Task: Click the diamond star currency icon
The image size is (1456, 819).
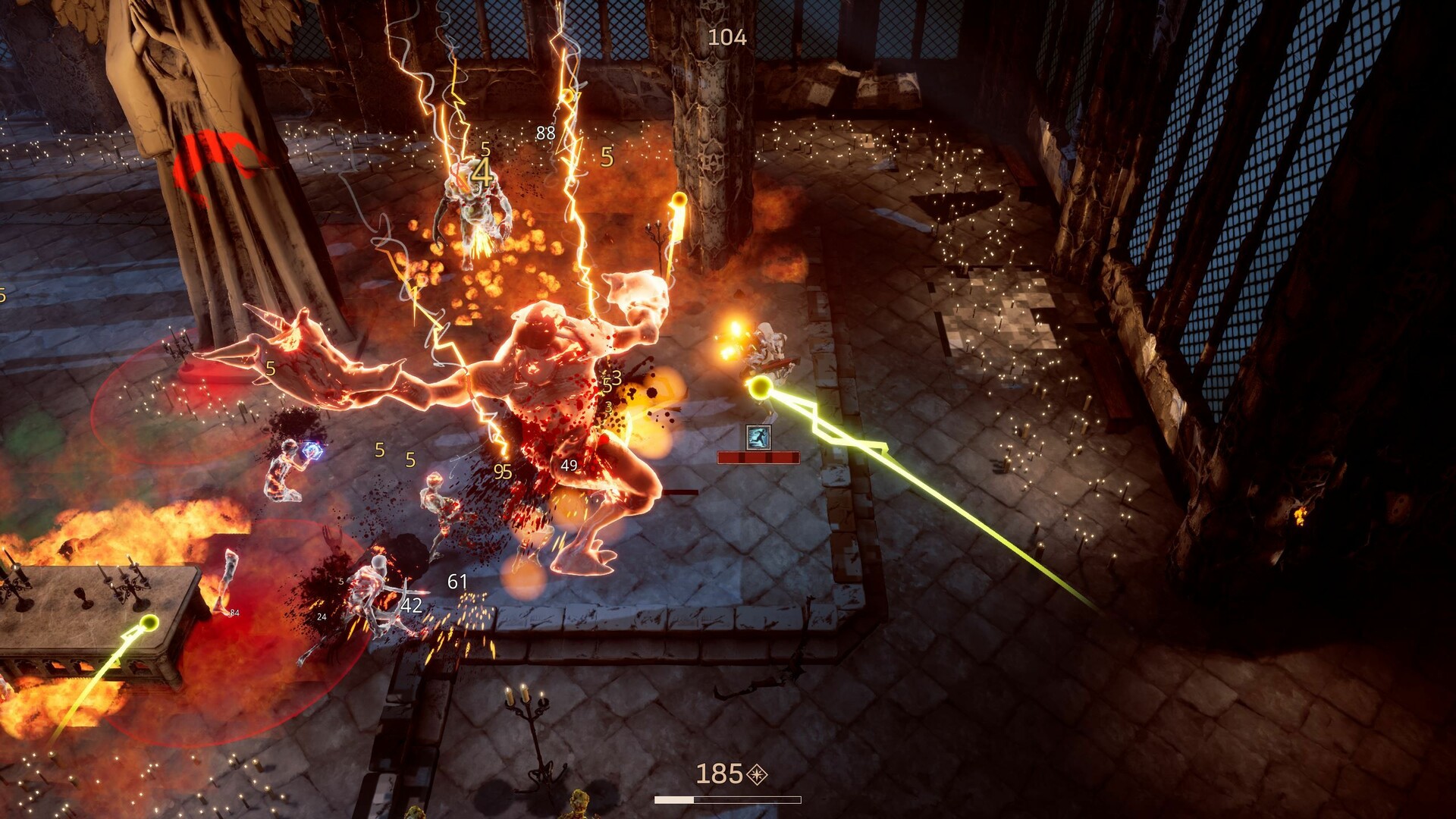Action: click(x=757, y=774)
